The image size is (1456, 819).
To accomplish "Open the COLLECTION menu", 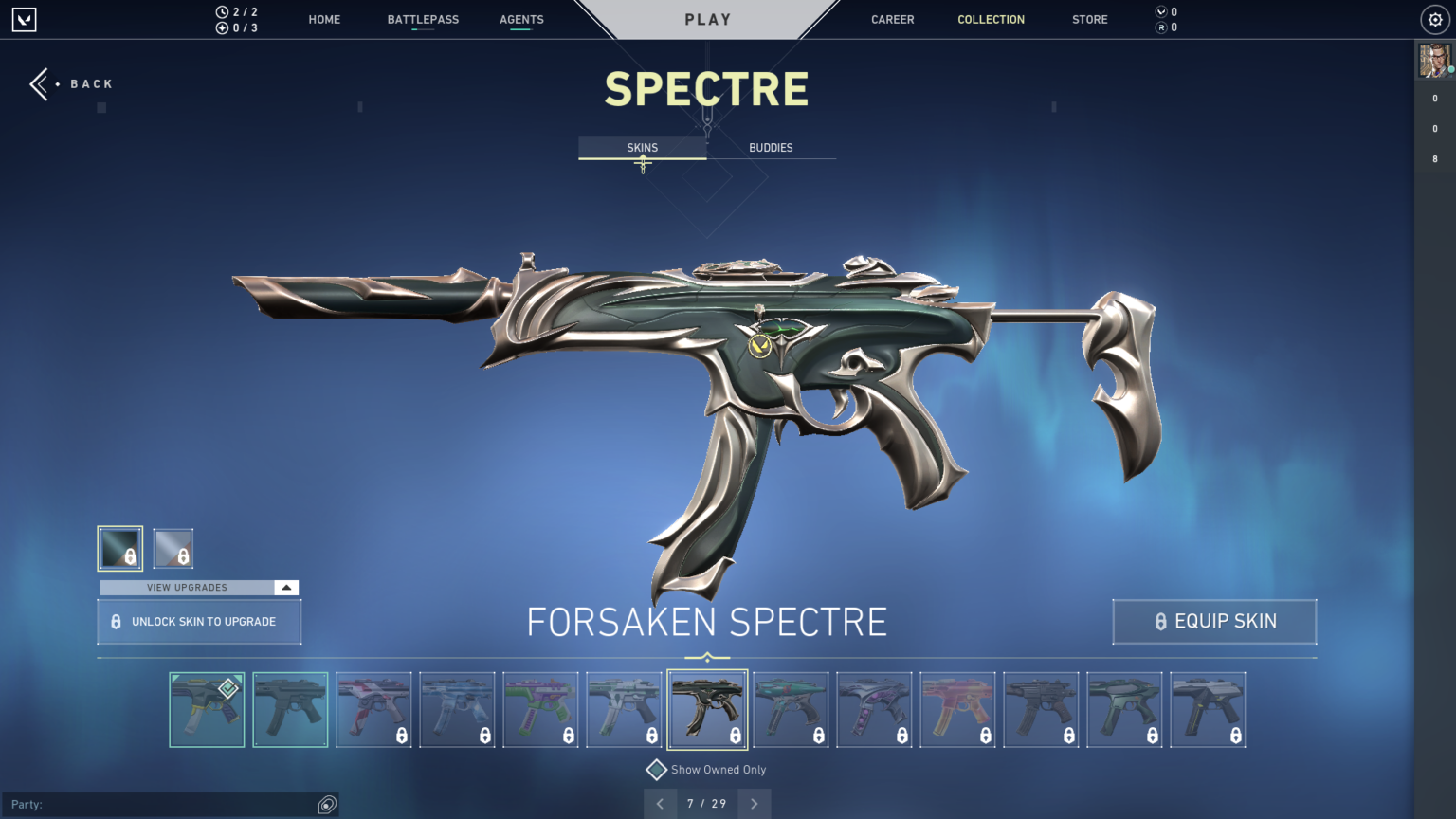I will point(991,19).
